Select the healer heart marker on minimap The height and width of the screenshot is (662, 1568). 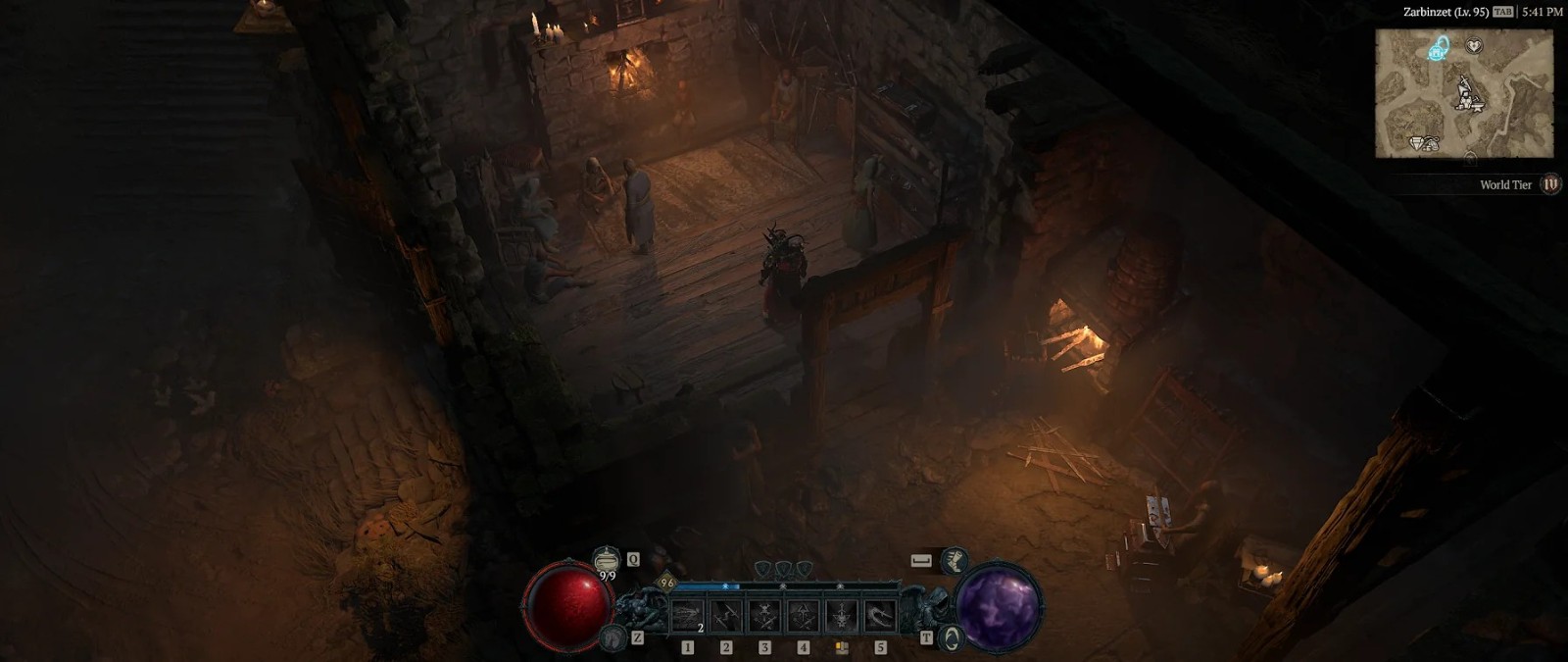click(x=1474, y=45)
